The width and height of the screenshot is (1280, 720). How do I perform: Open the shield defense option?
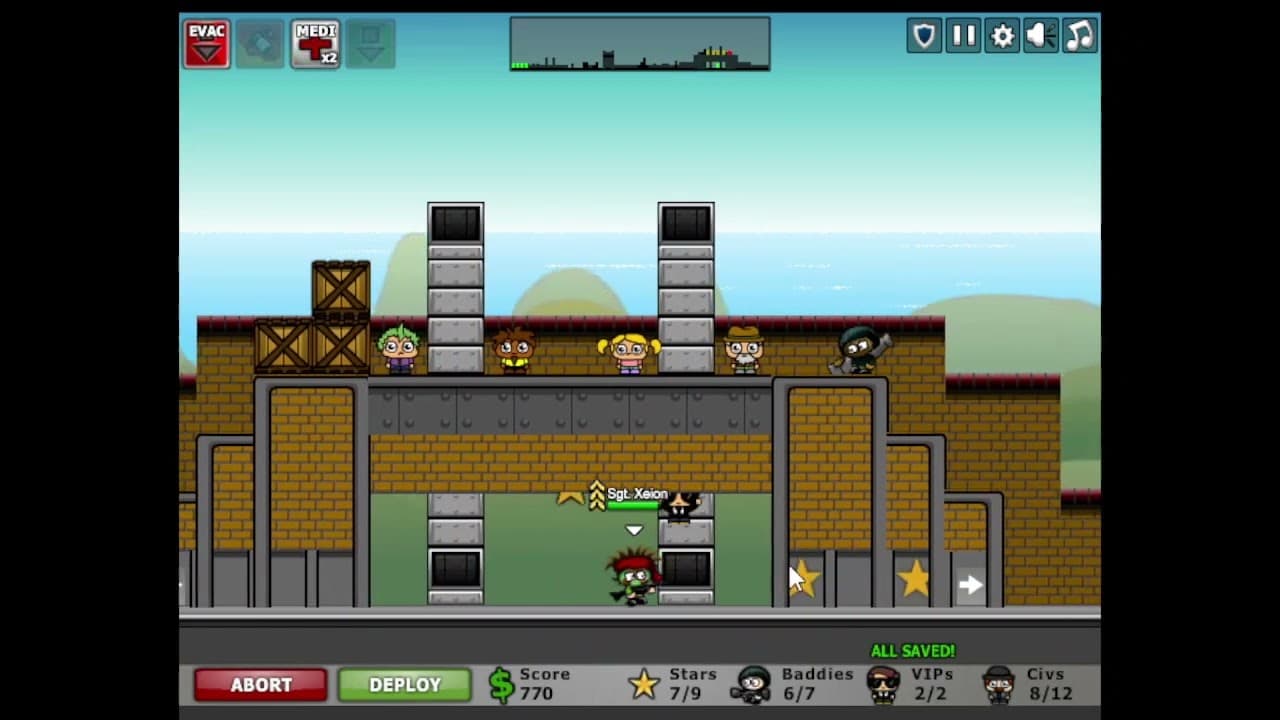click(923, 35)
